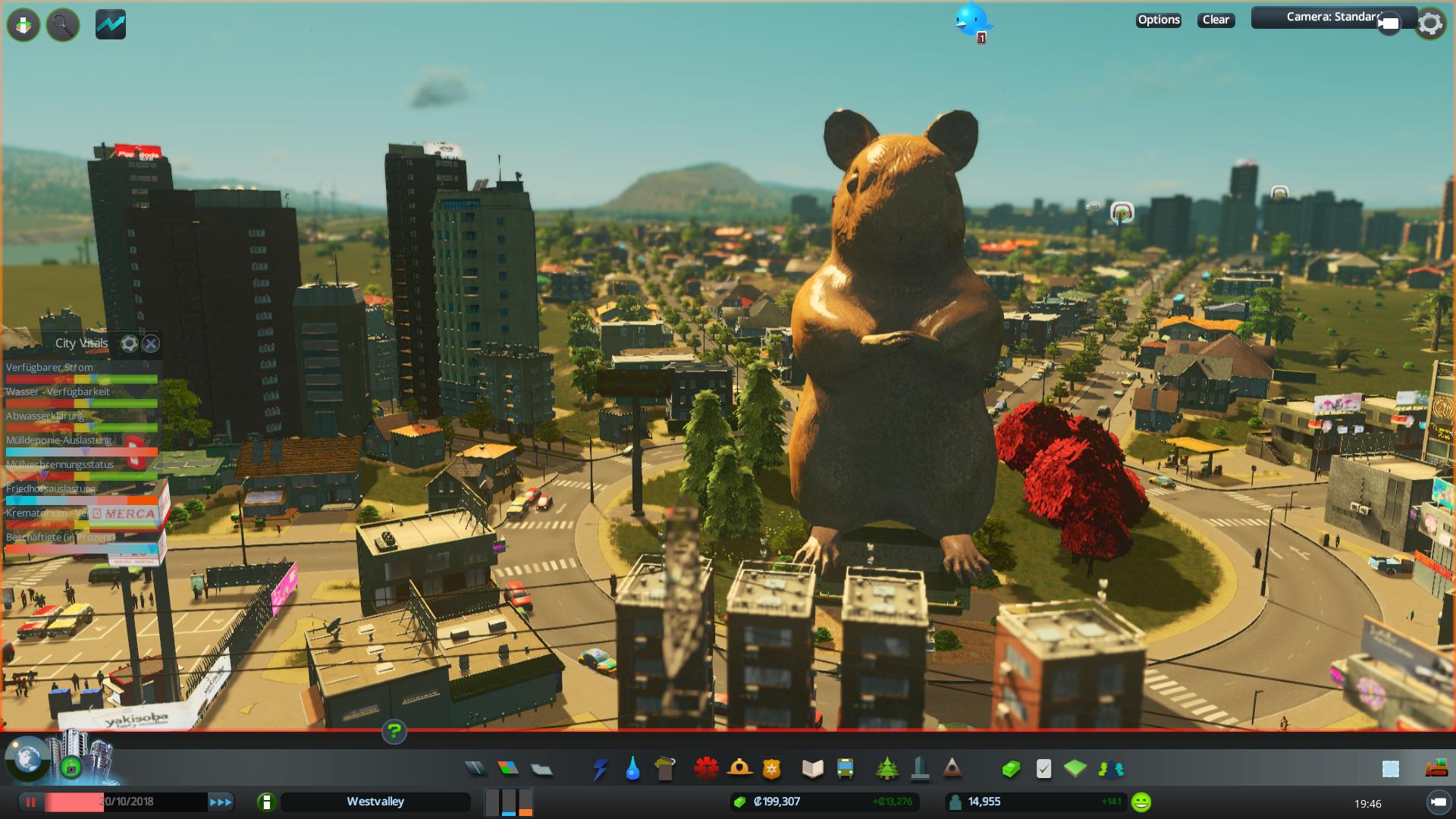This screenshot has height=819, width=1456.
Task: Change game speed with blue arrows
Action: 221,802
